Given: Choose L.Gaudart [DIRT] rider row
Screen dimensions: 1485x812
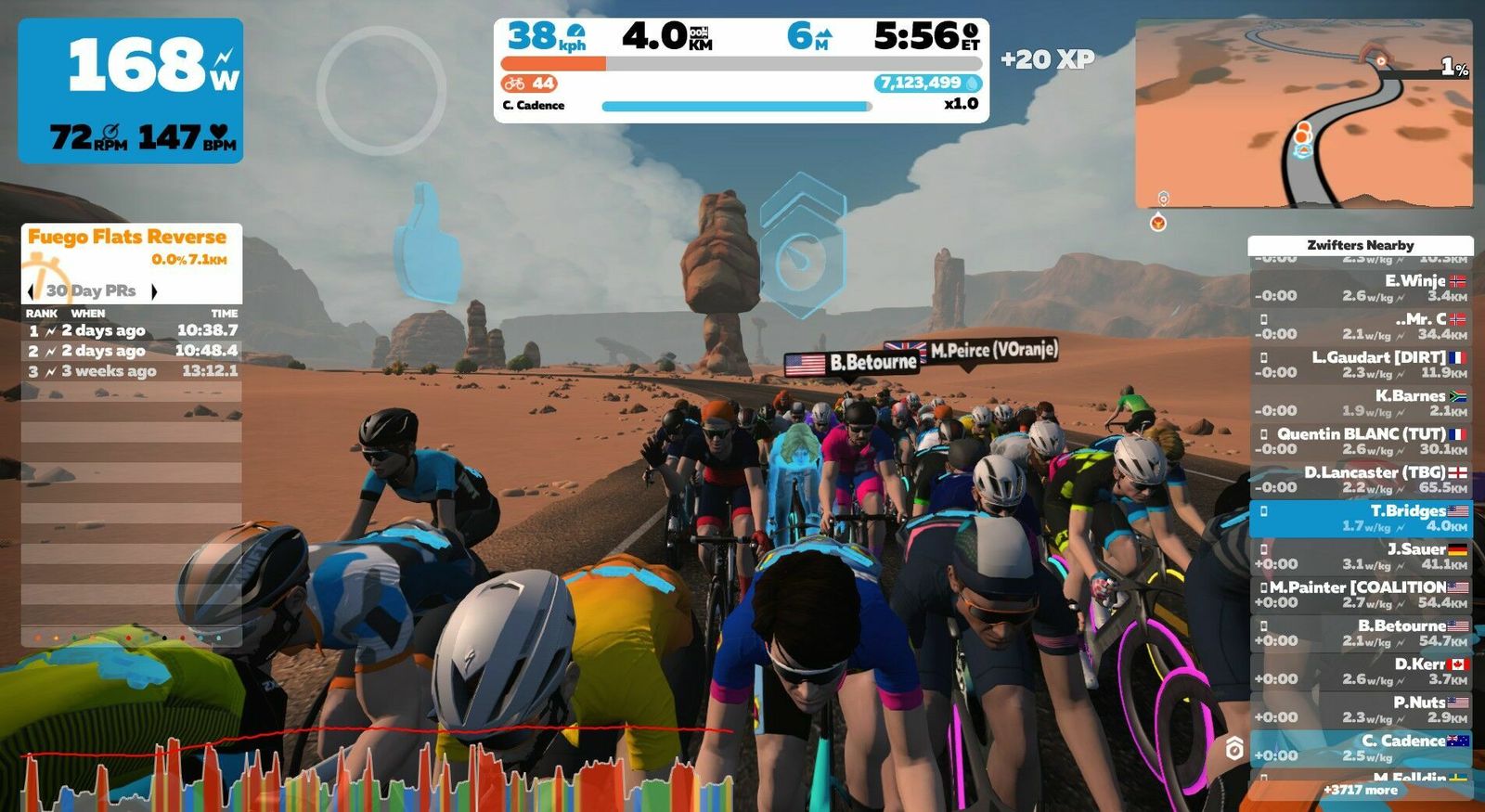Looking at the screenshot, I should click(1360, 364).
